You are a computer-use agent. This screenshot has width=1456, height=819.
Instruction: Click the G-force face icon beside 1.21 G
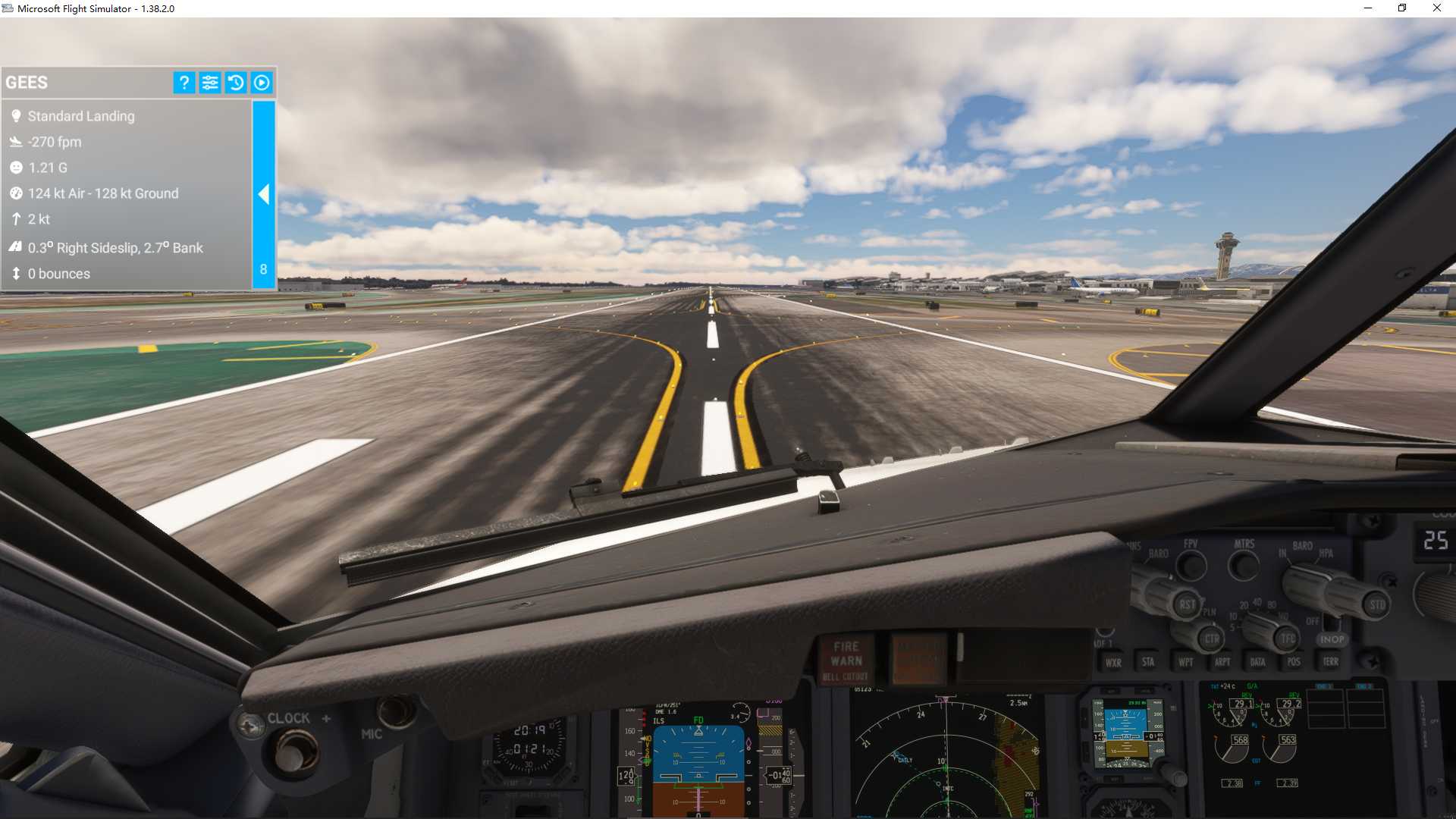17,168
